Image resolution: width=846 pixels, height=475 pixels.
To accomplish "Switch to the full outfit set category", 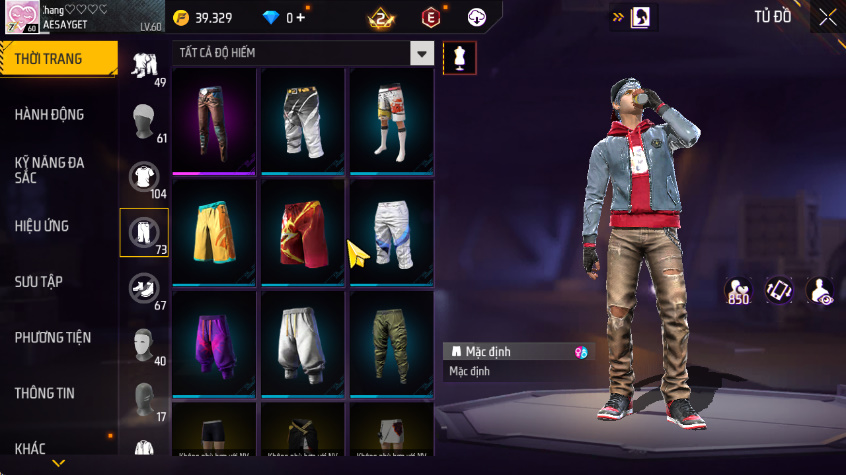I will pyautogui.click(x=144, y=65).
